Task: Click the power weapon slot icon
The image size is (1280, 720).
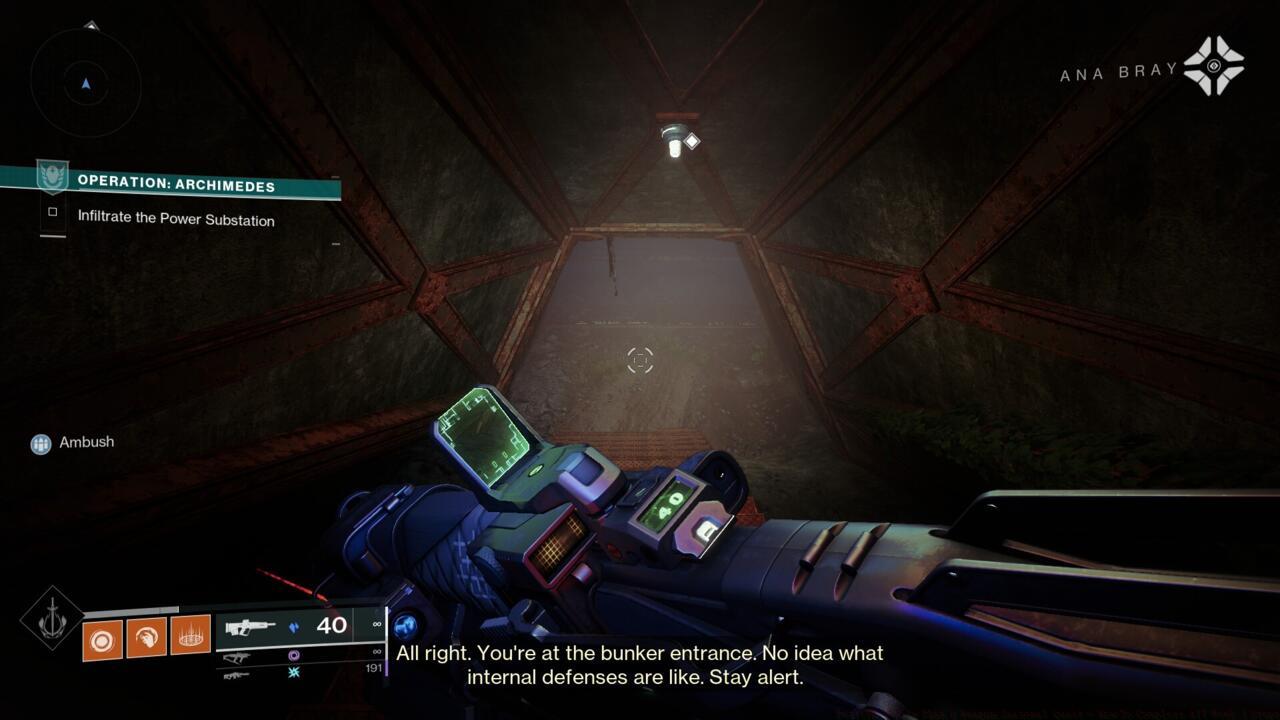Action: pyautogui.click(x=236, y=676)
